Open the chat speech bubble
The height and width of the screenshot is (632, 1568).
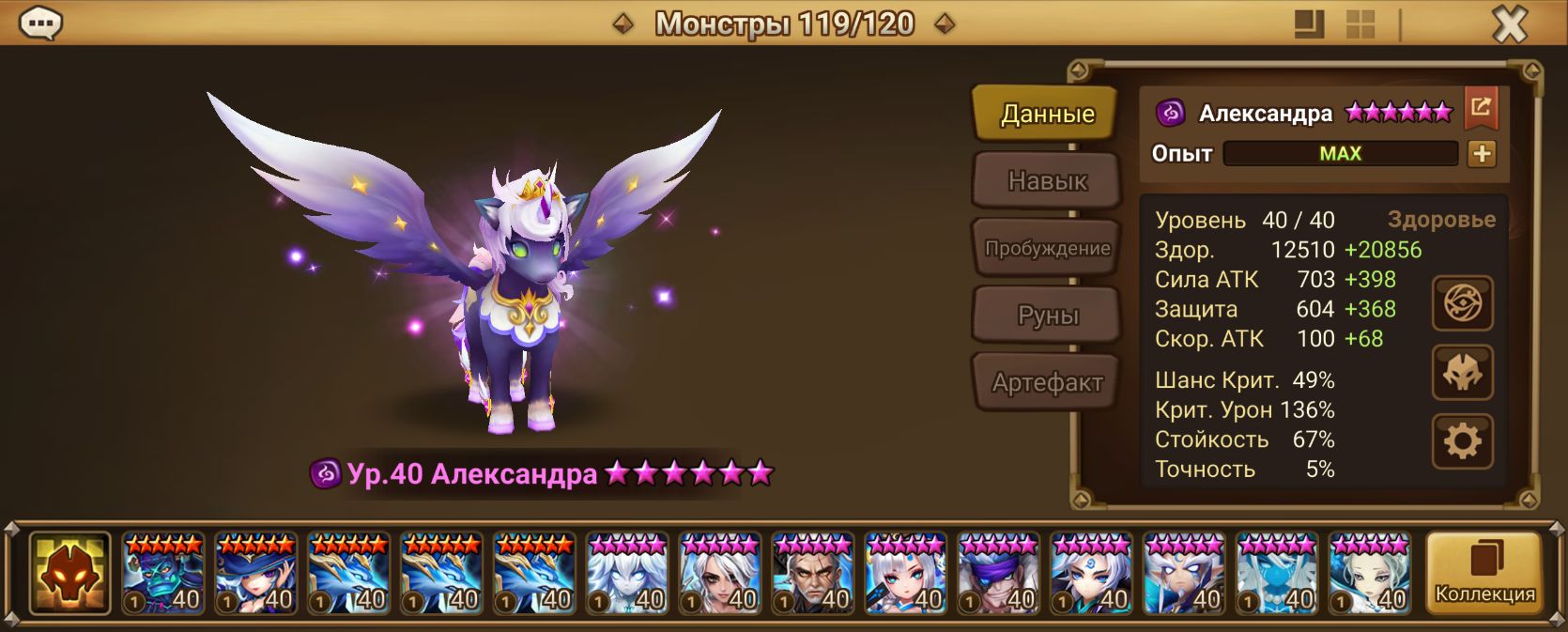tap(40, 23)
